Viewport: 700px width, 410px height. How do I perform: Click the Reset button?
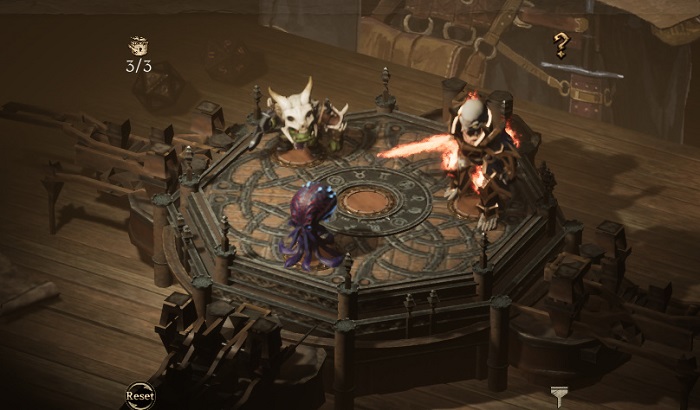coord(140,396)
